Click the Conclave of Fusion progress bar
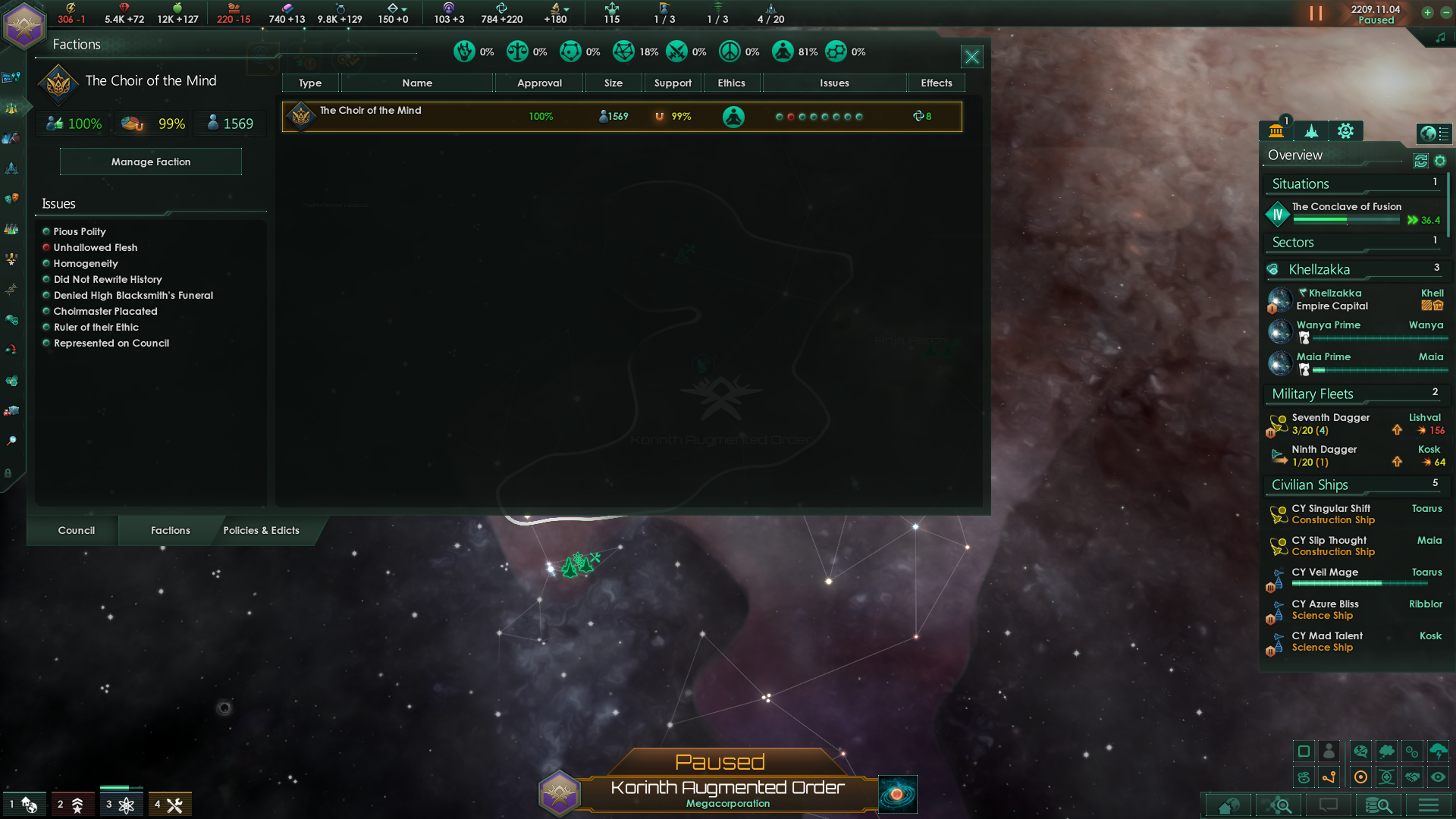 1346,219
